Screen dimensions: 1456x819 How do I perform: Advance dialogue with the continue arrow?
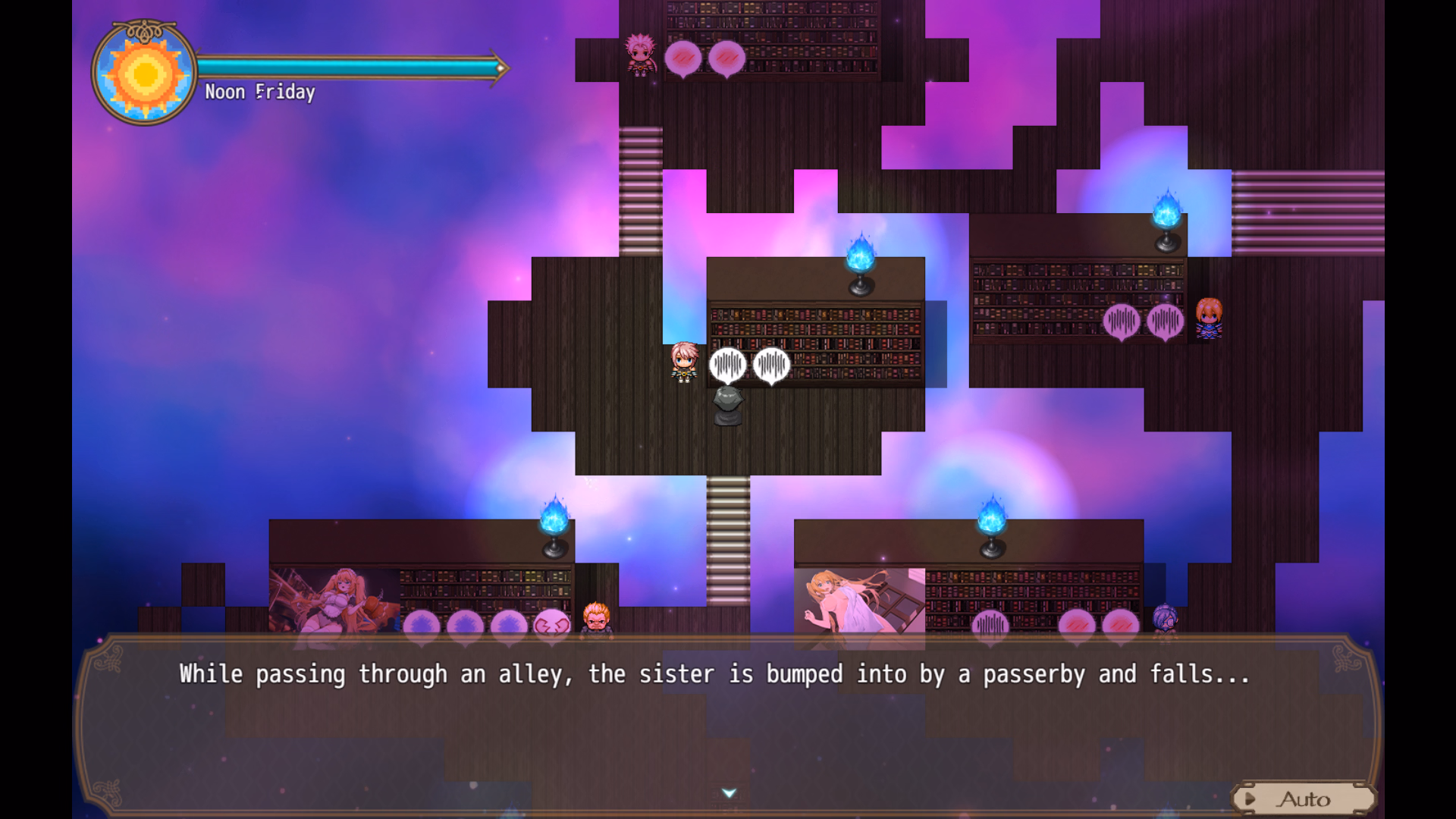729,793
